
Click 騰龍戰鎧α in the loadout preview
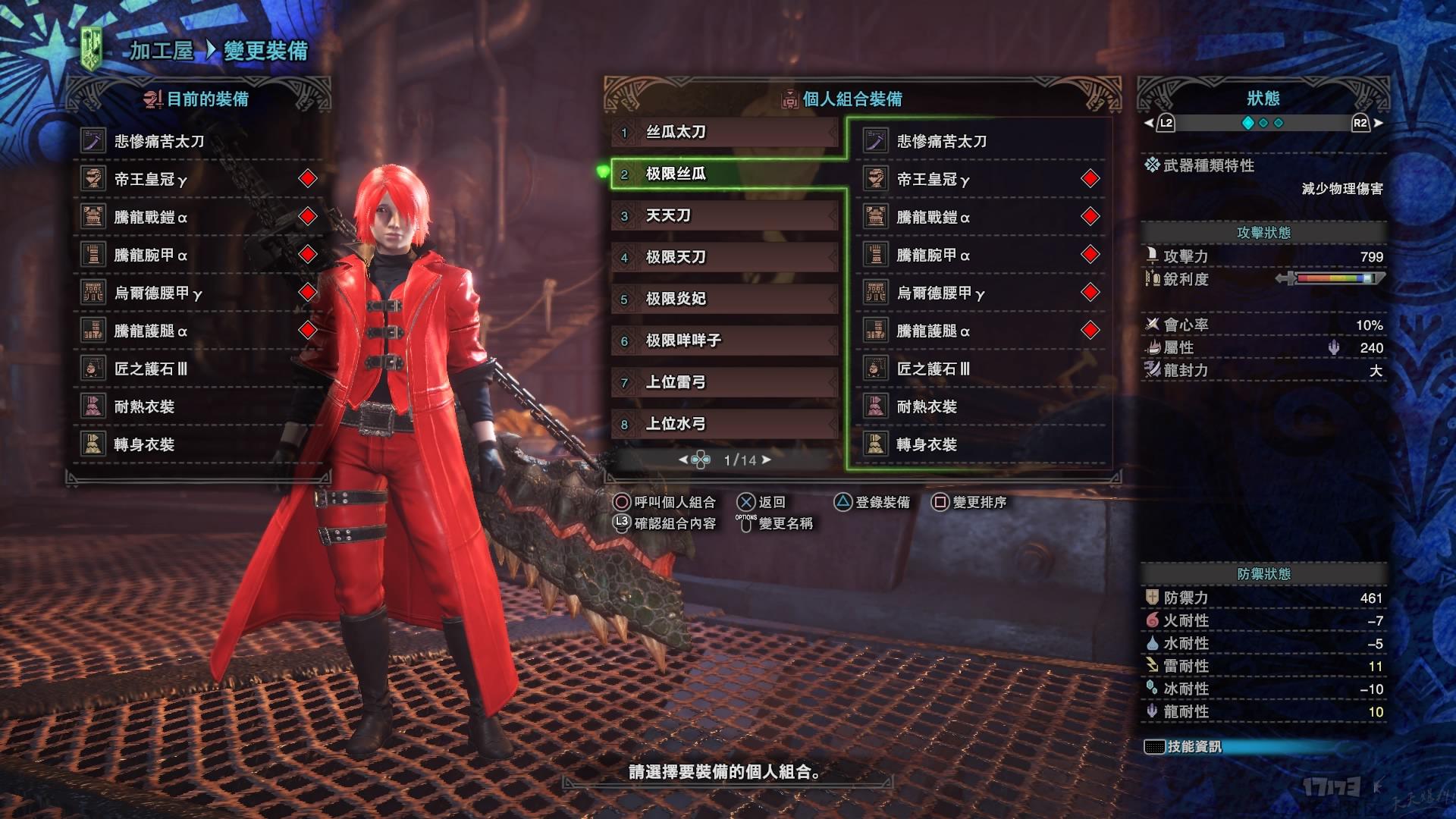pyautogui.click(x=933, y=218)
